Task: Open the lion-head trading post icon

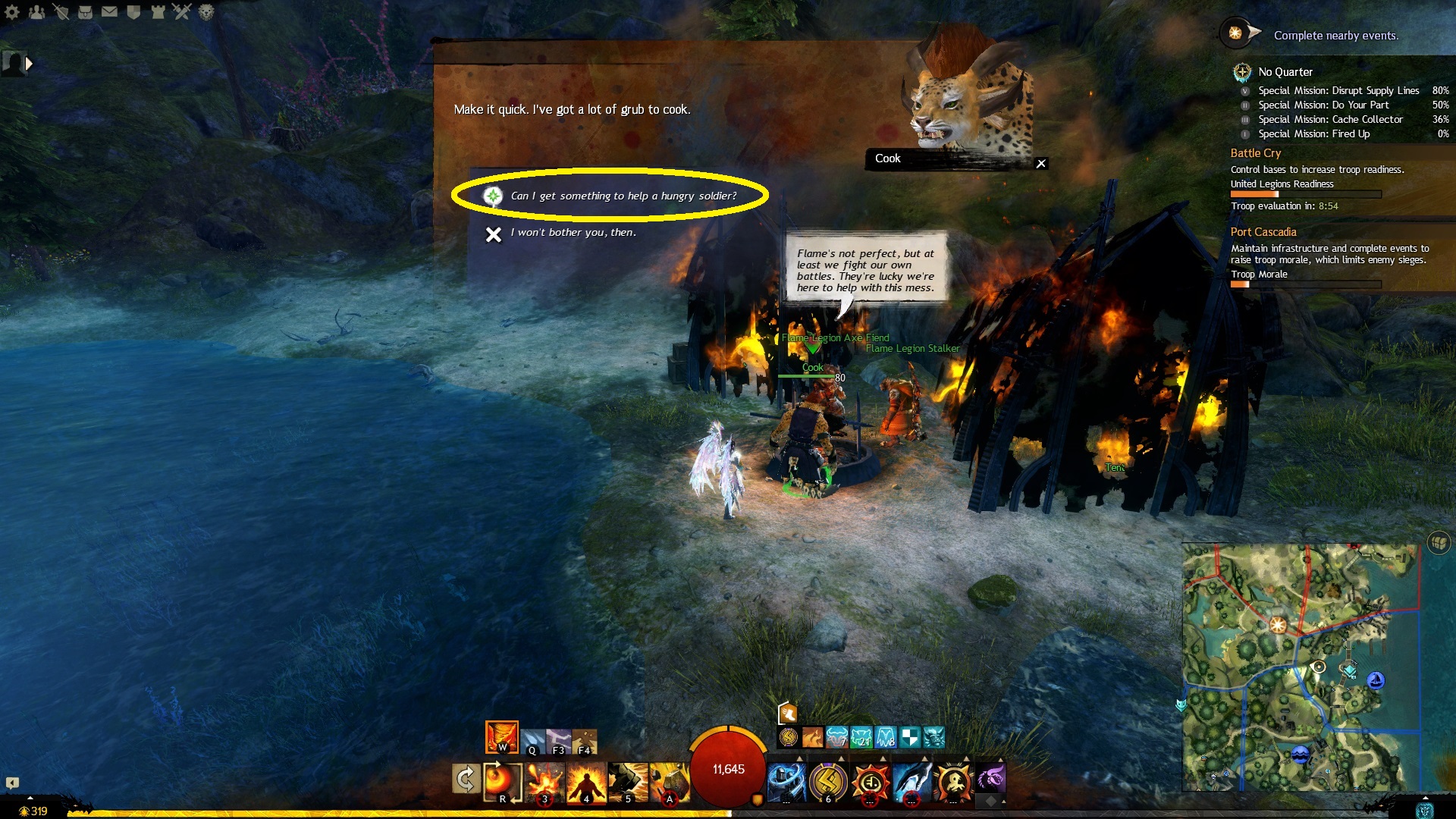Action: coord(206,11)
